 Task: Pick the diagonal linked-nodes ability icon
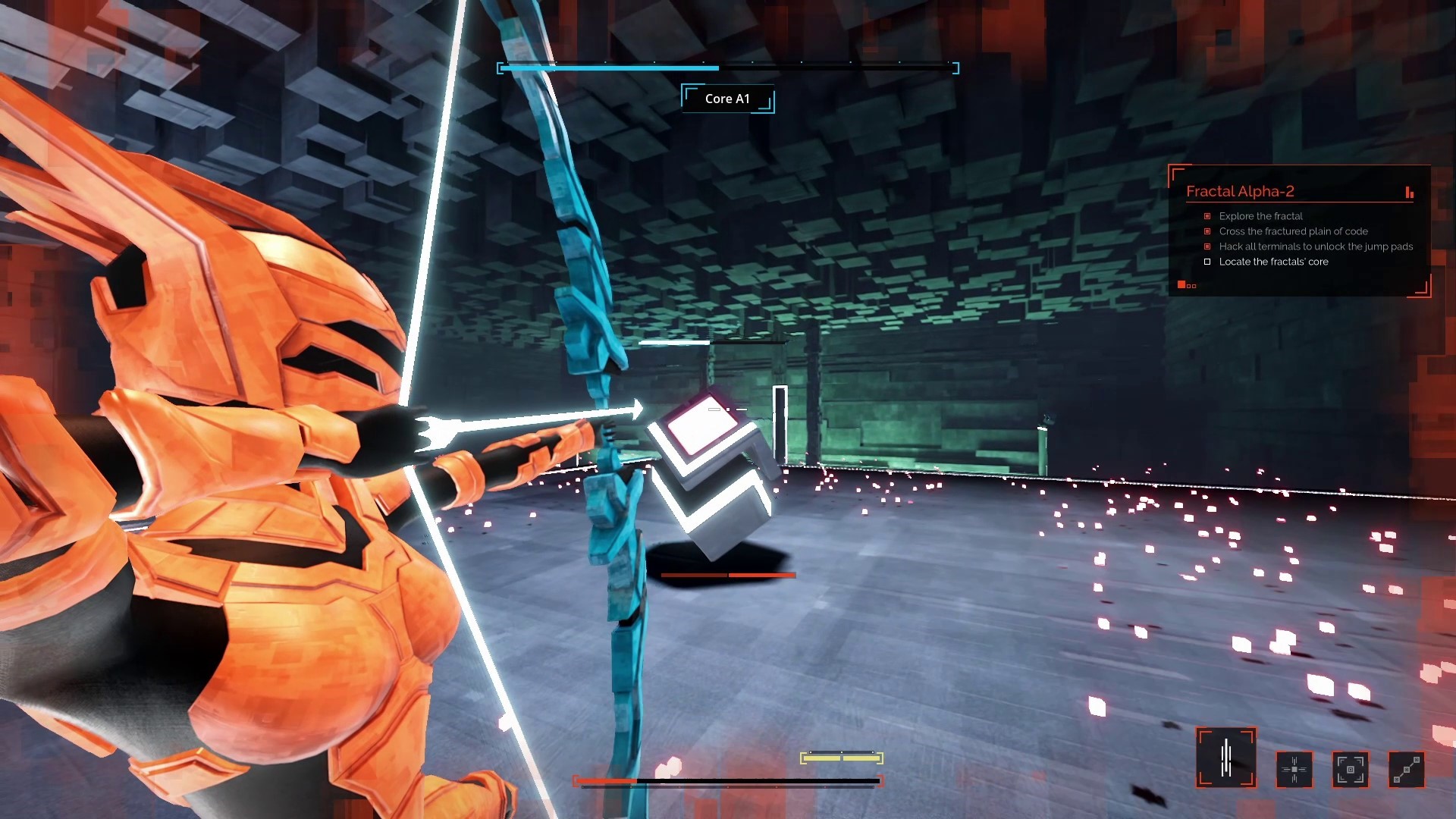[1406, 769]
